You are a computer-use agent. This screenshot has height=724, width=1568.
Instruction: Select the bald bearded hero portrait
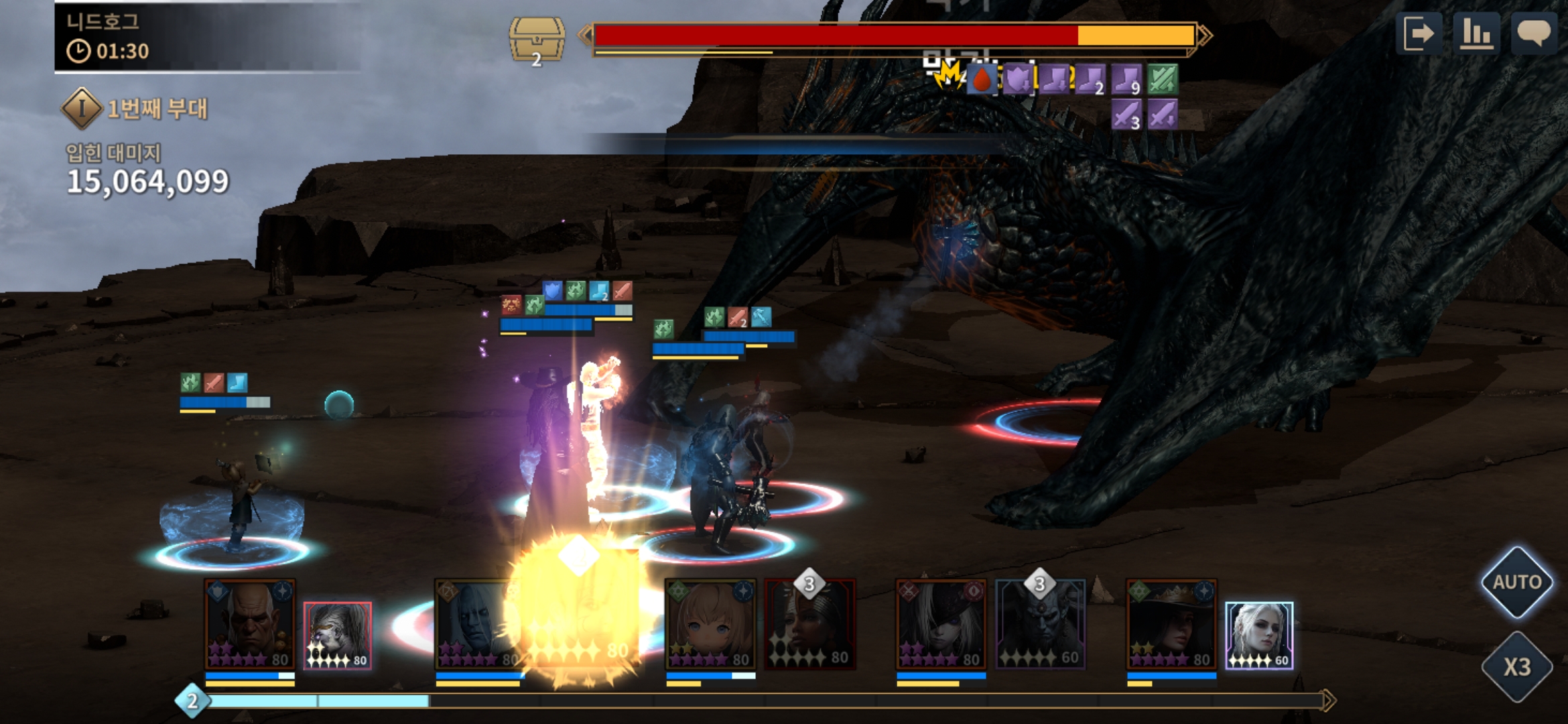[x=249, y=624]
